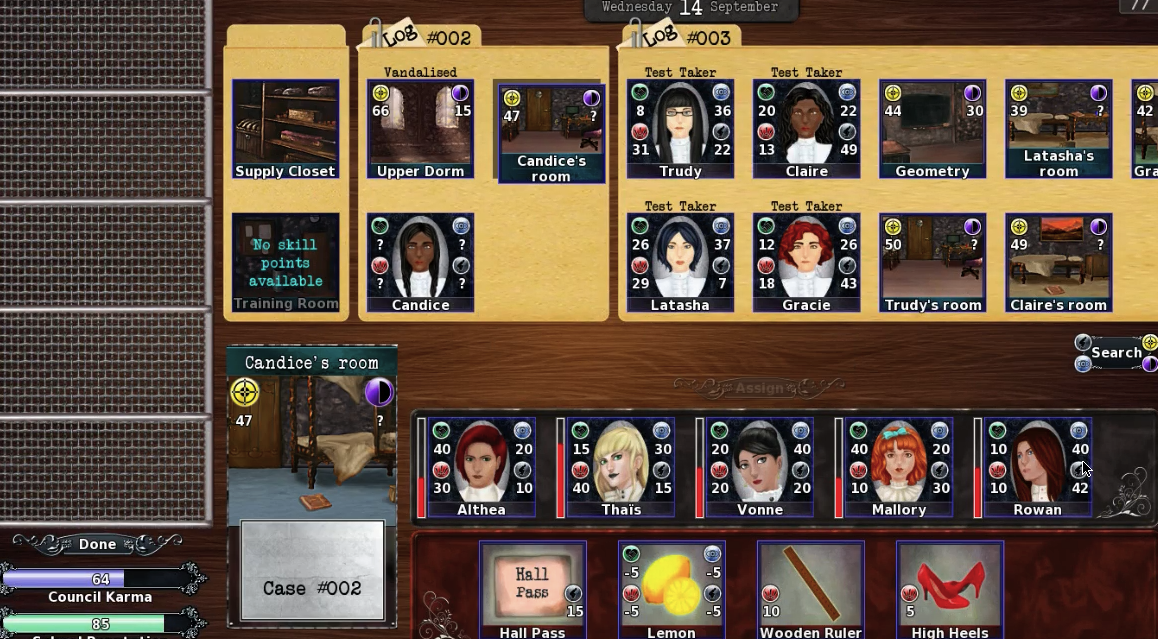Open Trudy's room location card
Screen dimensions: 1158x639
click(932, 262)
